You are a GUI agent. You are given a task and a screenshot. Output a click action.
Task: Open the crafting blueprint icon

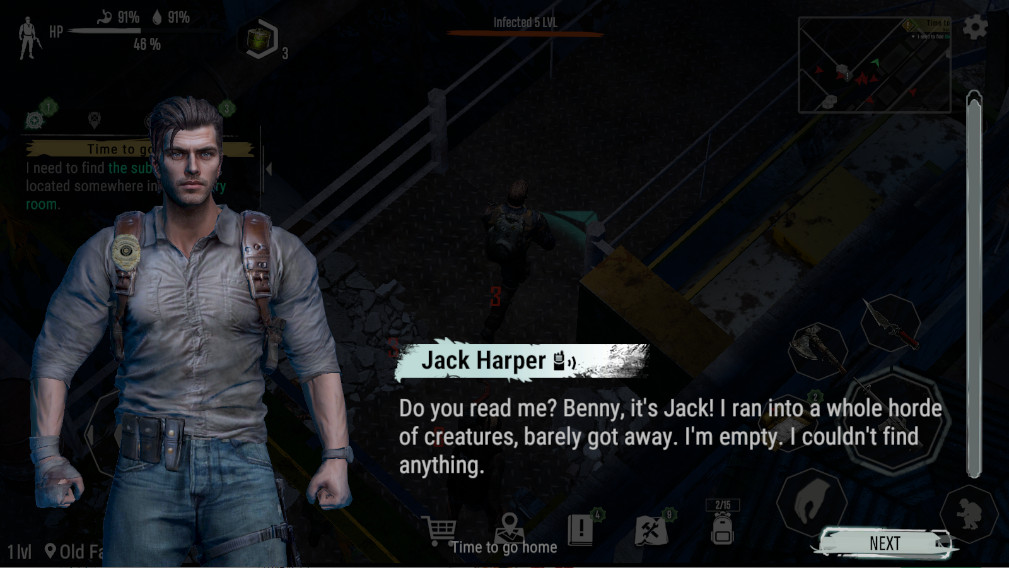[652, 530]
